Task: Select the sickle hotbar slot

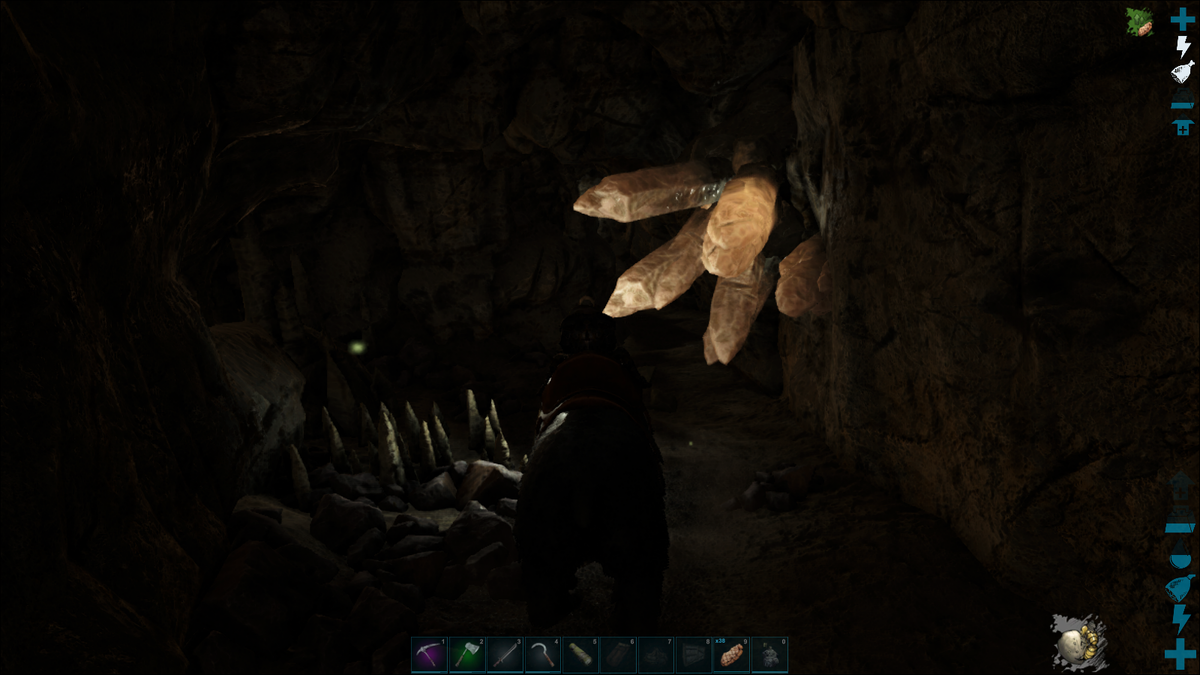Action: pos(543,655)
